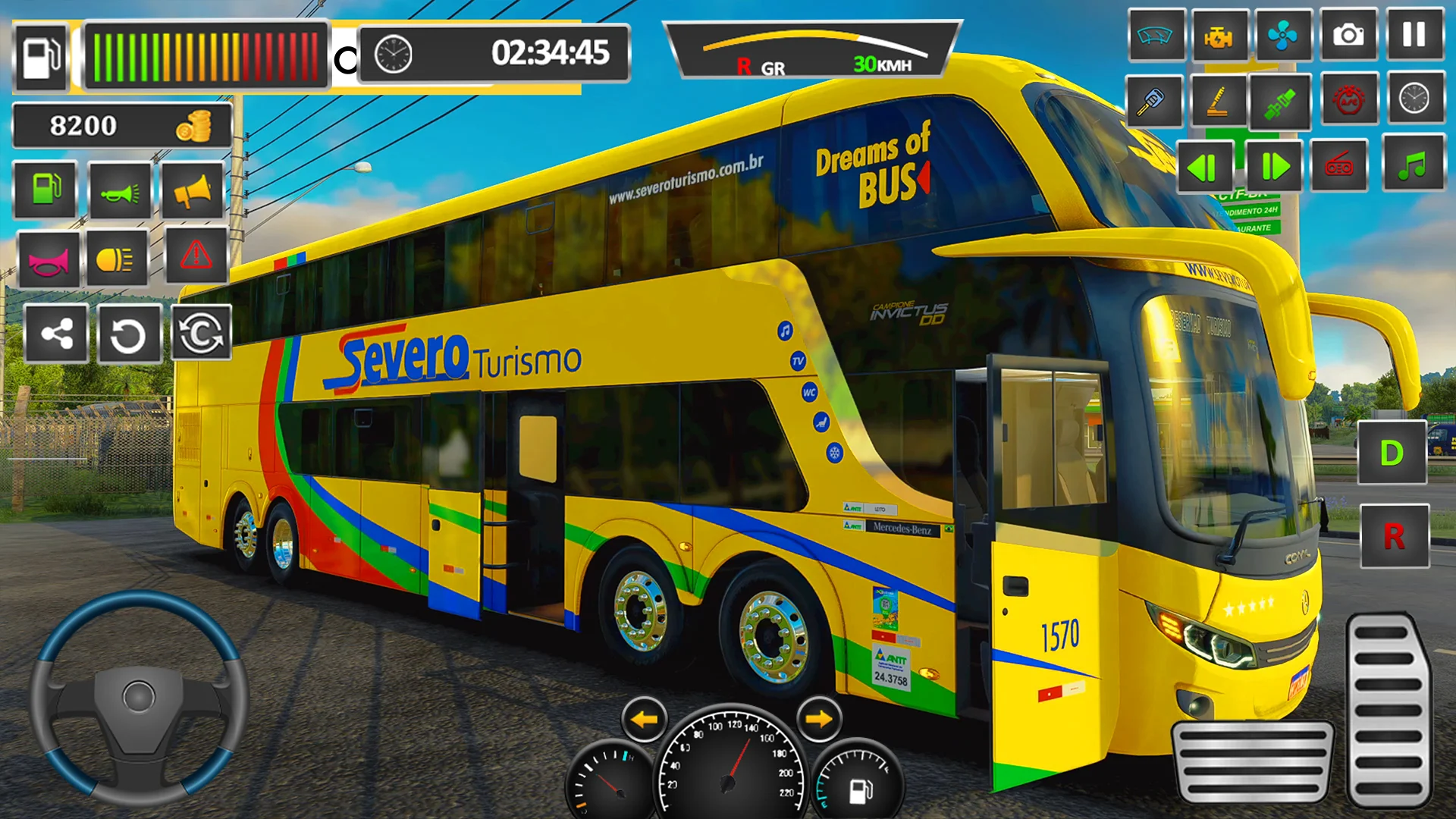Activate the red hazard warning triangle
Image resolution: width=1456 pixels, height=819 pixels.
pyautogui.click(x=196, y=256)
